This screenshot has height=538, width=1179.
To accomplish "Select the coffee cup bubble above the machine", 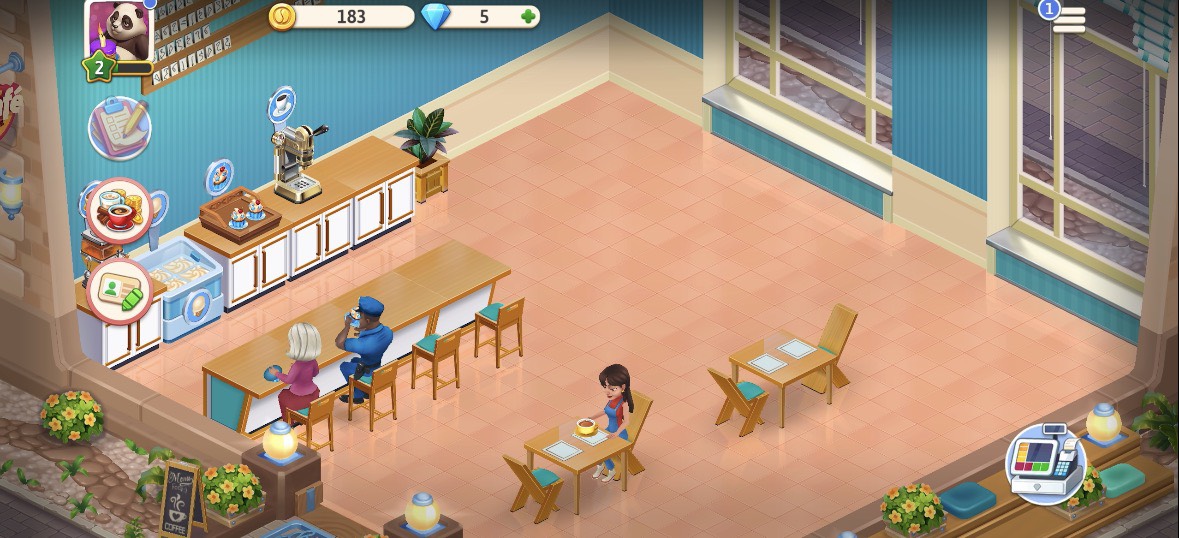I will point(282,103).
